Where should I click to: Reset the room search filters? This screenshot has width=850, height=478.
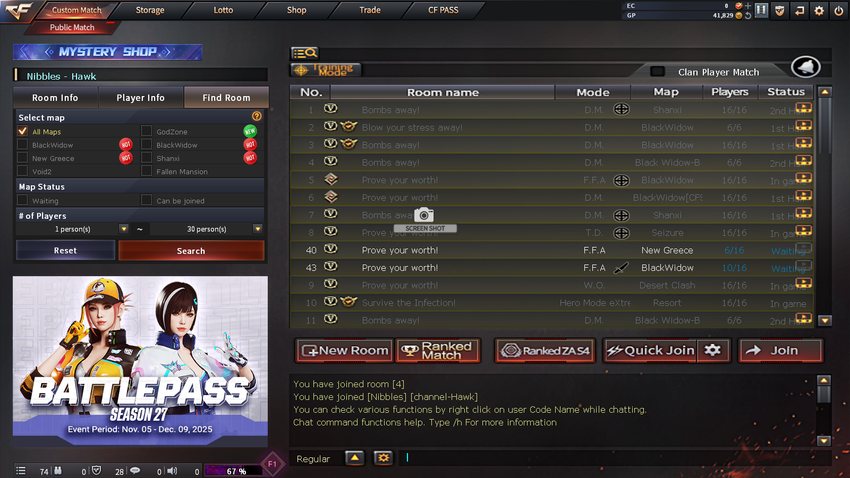pyautogui.click(x=65, y=250)
